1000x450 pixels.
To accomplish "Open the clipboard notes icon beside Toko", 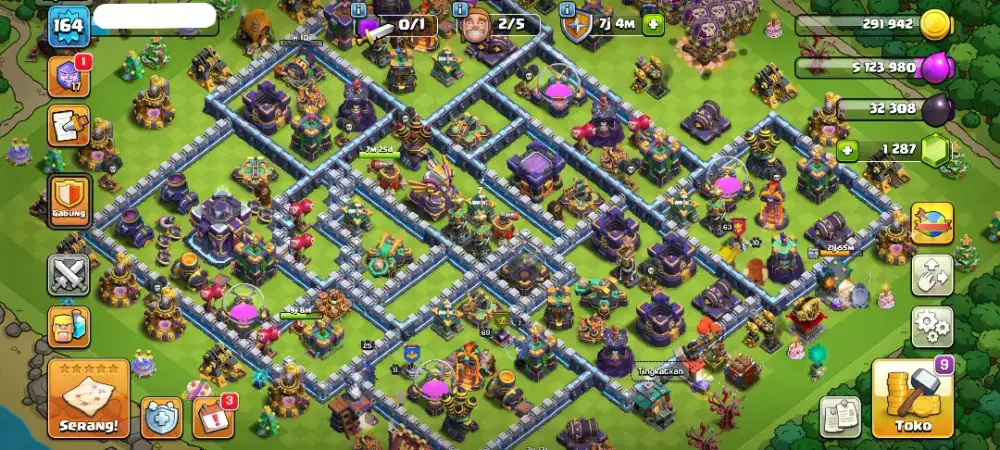I will (x=841, y=416).
